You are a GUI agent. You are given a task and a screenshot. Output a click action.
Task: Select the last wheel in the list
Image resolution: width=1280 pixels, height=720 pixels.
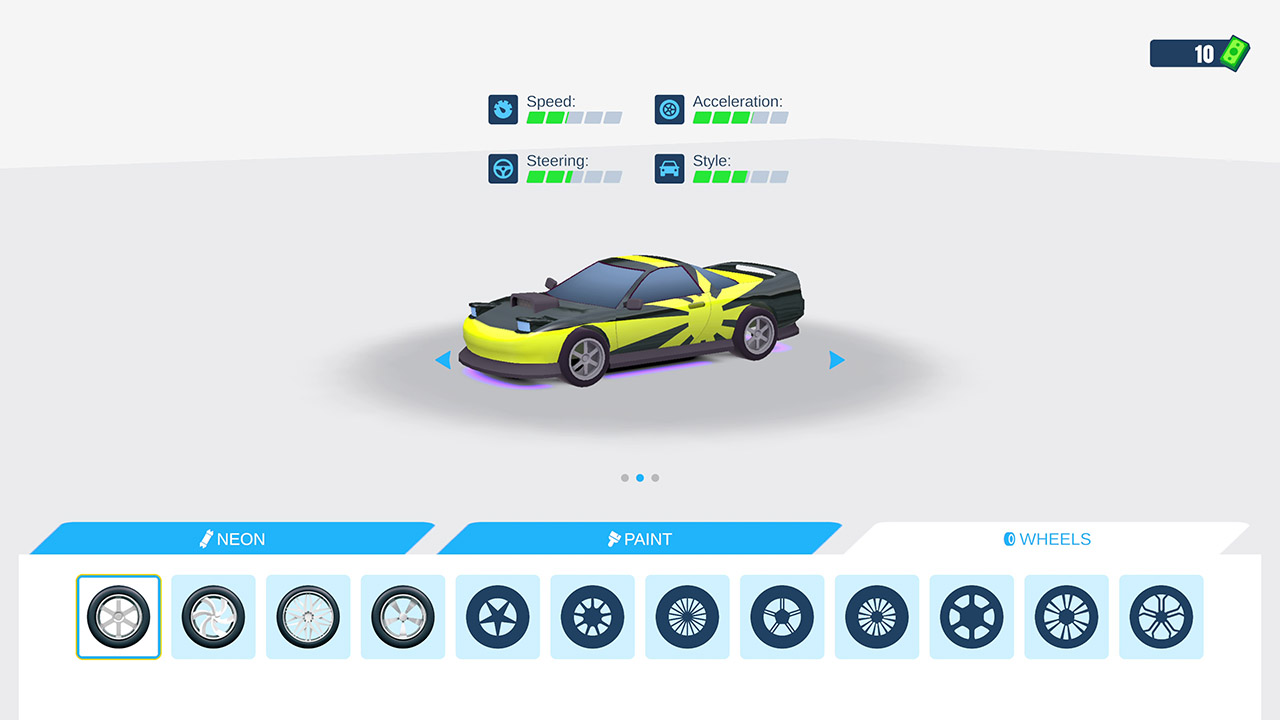click(x=1161, y=617)
